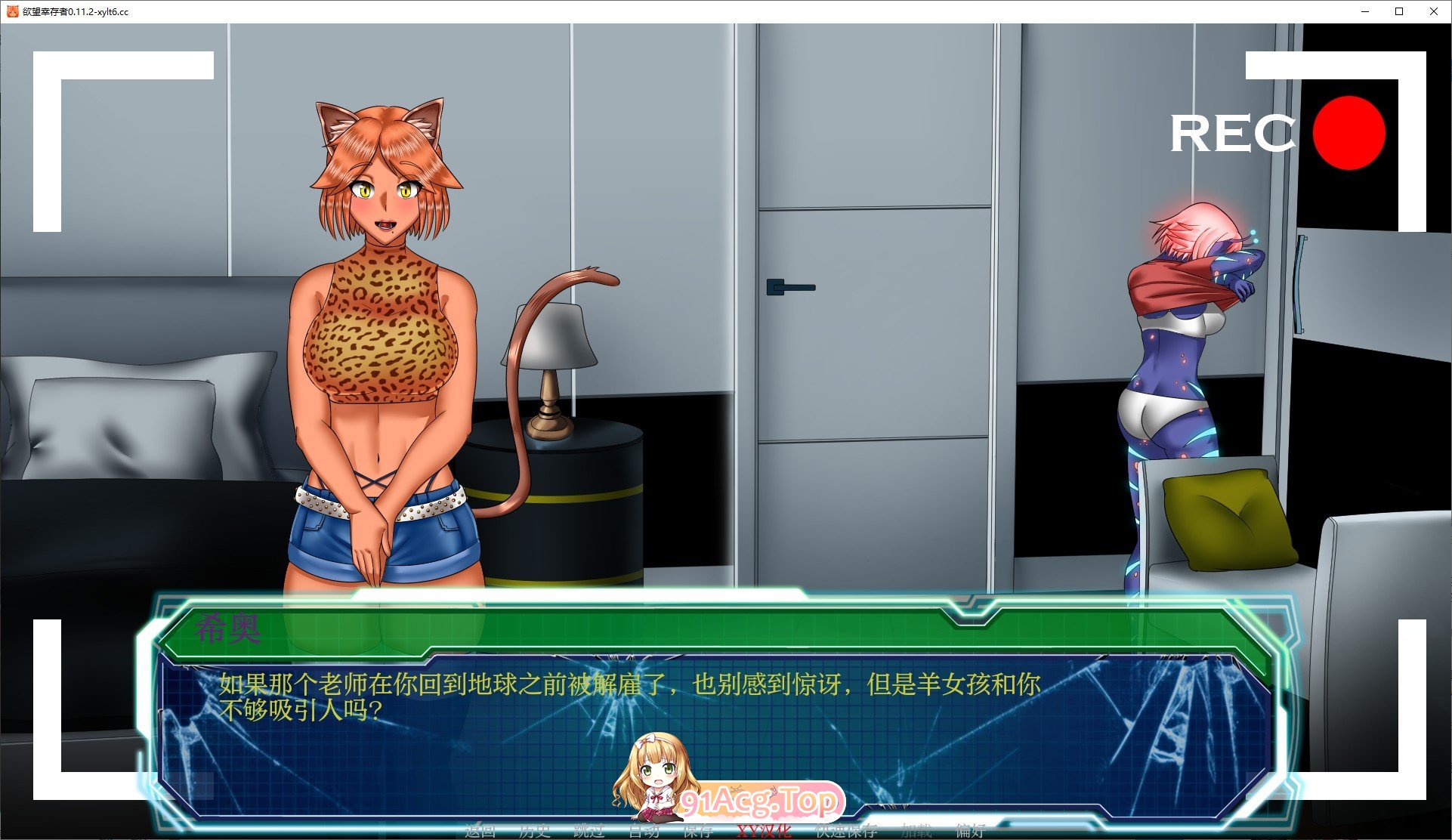Minimize the game window
This screenshot has height=840, width=1452.
coord(1364,11)
